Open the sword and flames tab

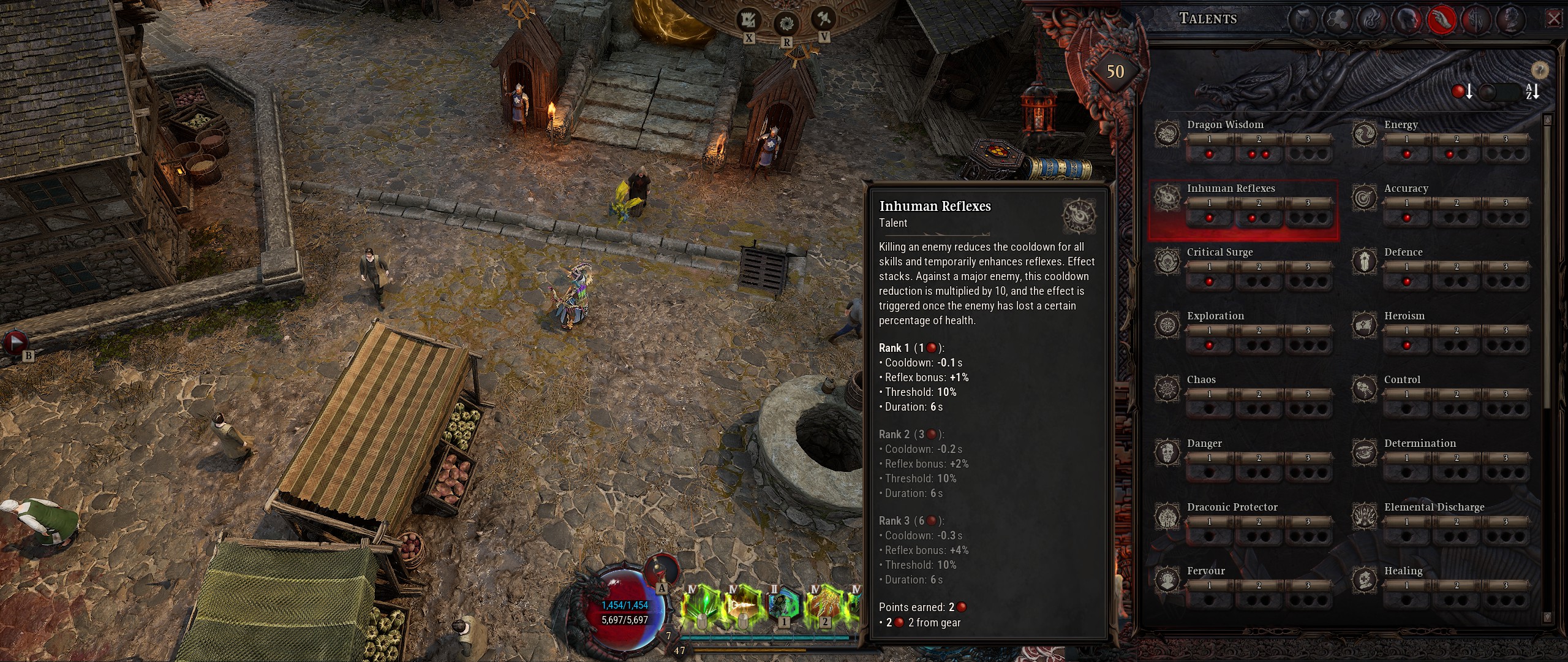[x=1476, y=20]
